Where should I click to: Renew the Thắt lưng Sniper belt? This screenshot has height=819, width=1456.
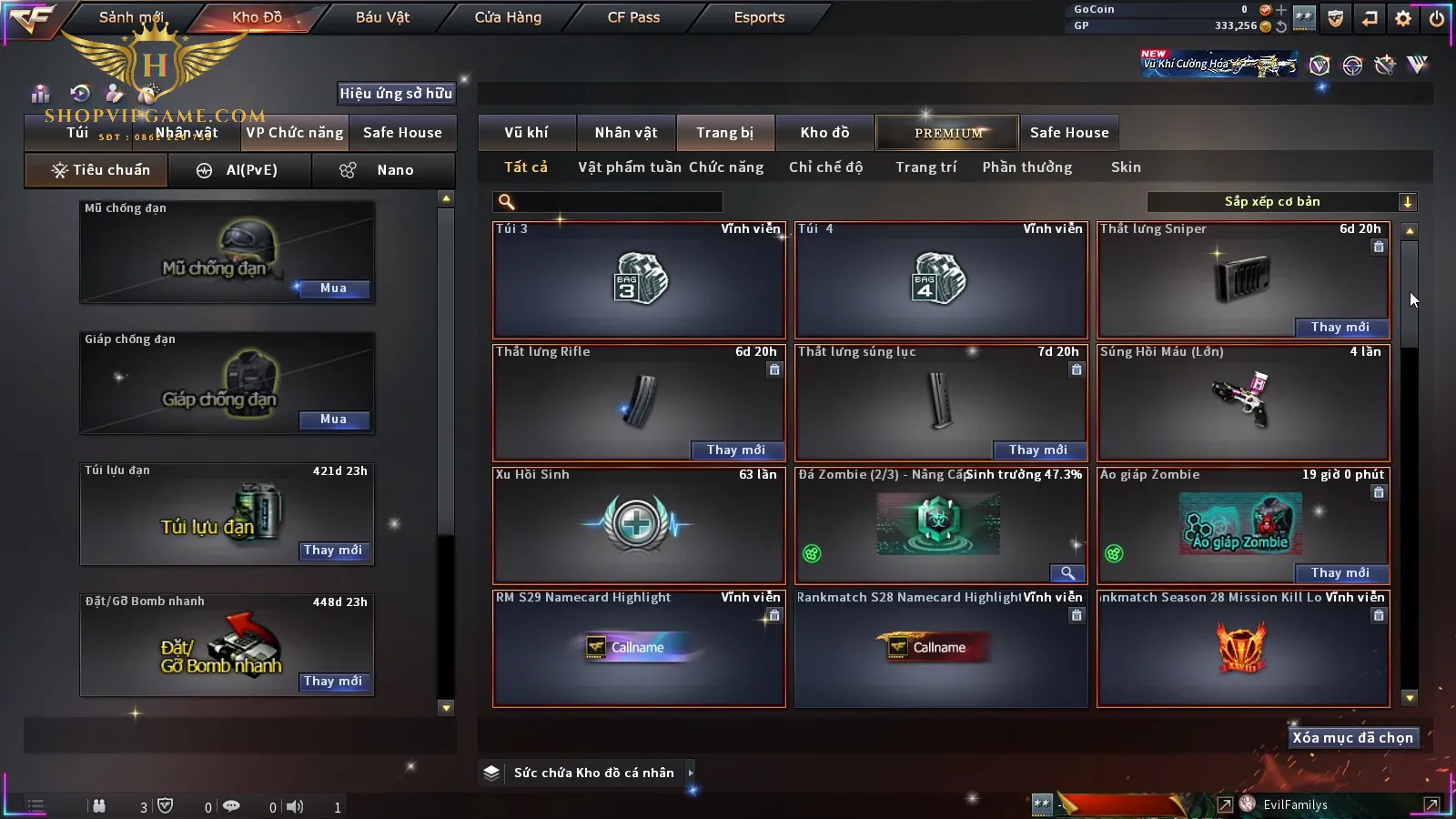click(1340, 328)
